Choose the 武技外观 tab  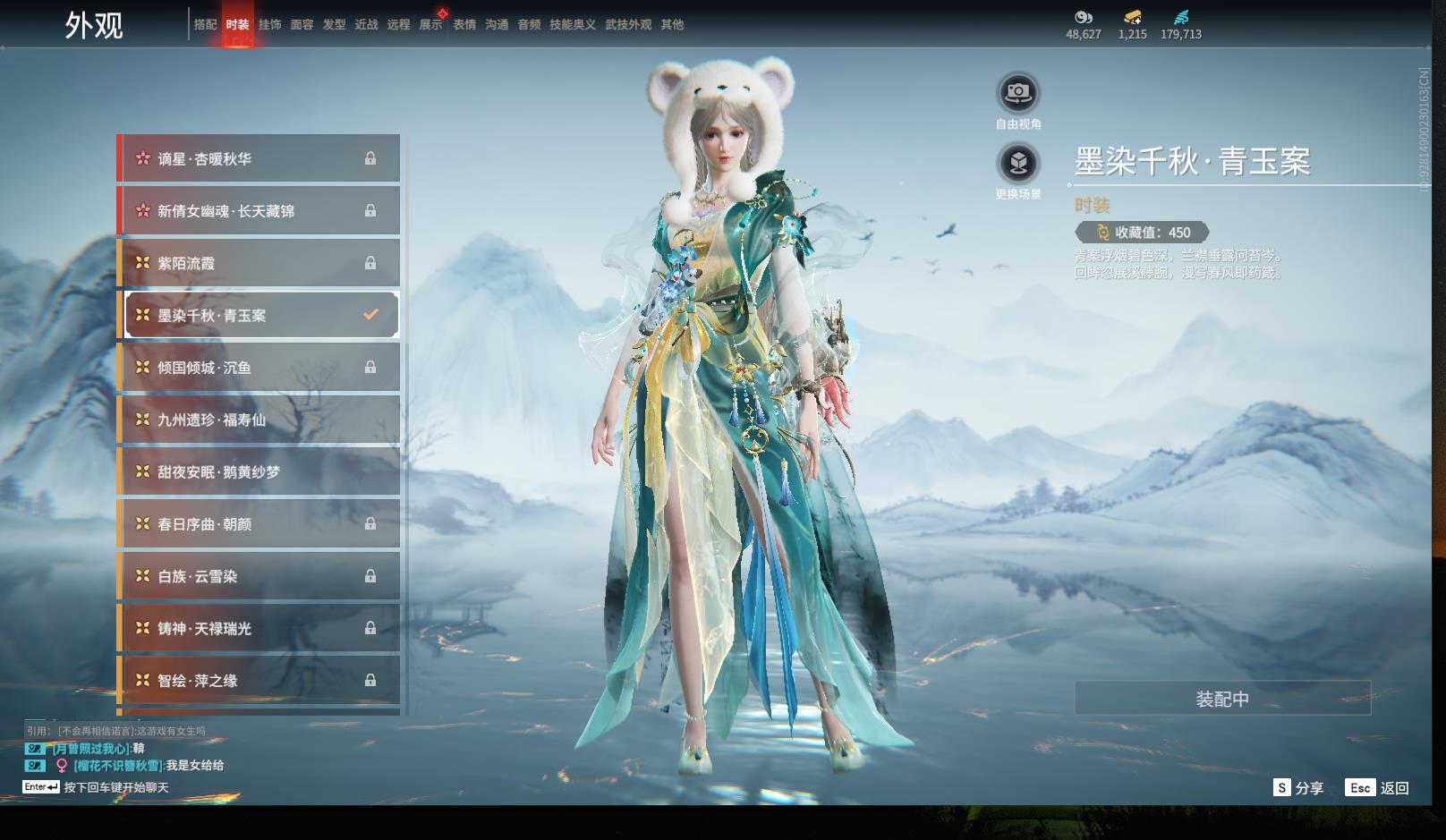point(628,25)
